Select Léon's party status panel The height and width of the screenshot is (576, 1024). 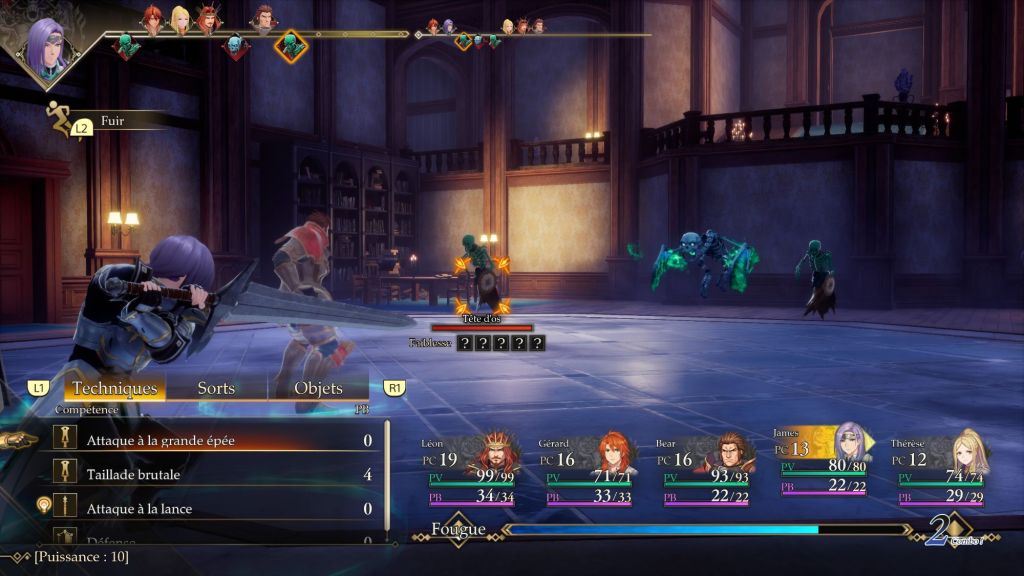pyautogui.click(x=470, y=470)
